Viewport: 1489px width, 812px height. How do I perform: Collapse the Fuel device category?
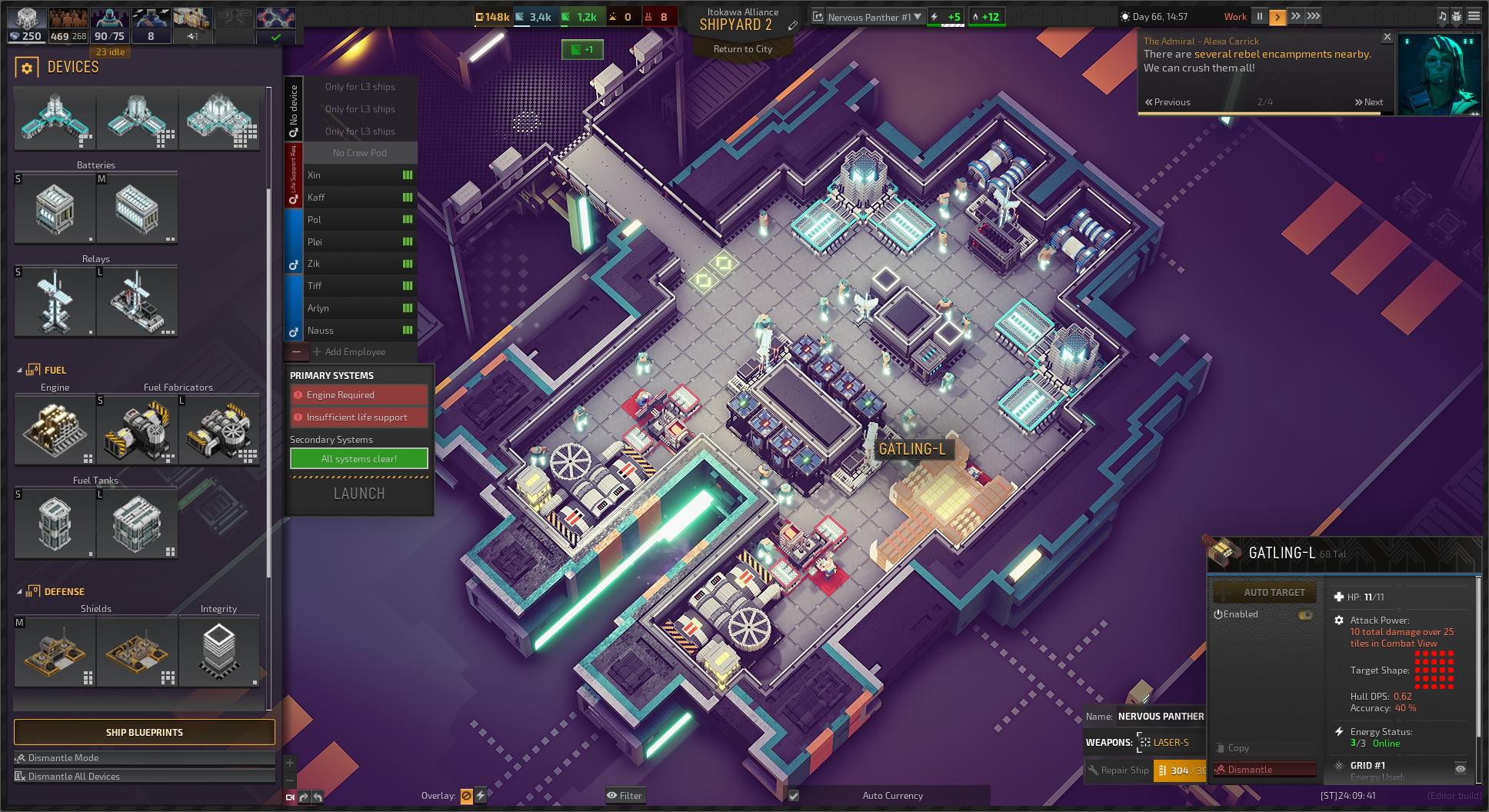(x=19, y=370)
